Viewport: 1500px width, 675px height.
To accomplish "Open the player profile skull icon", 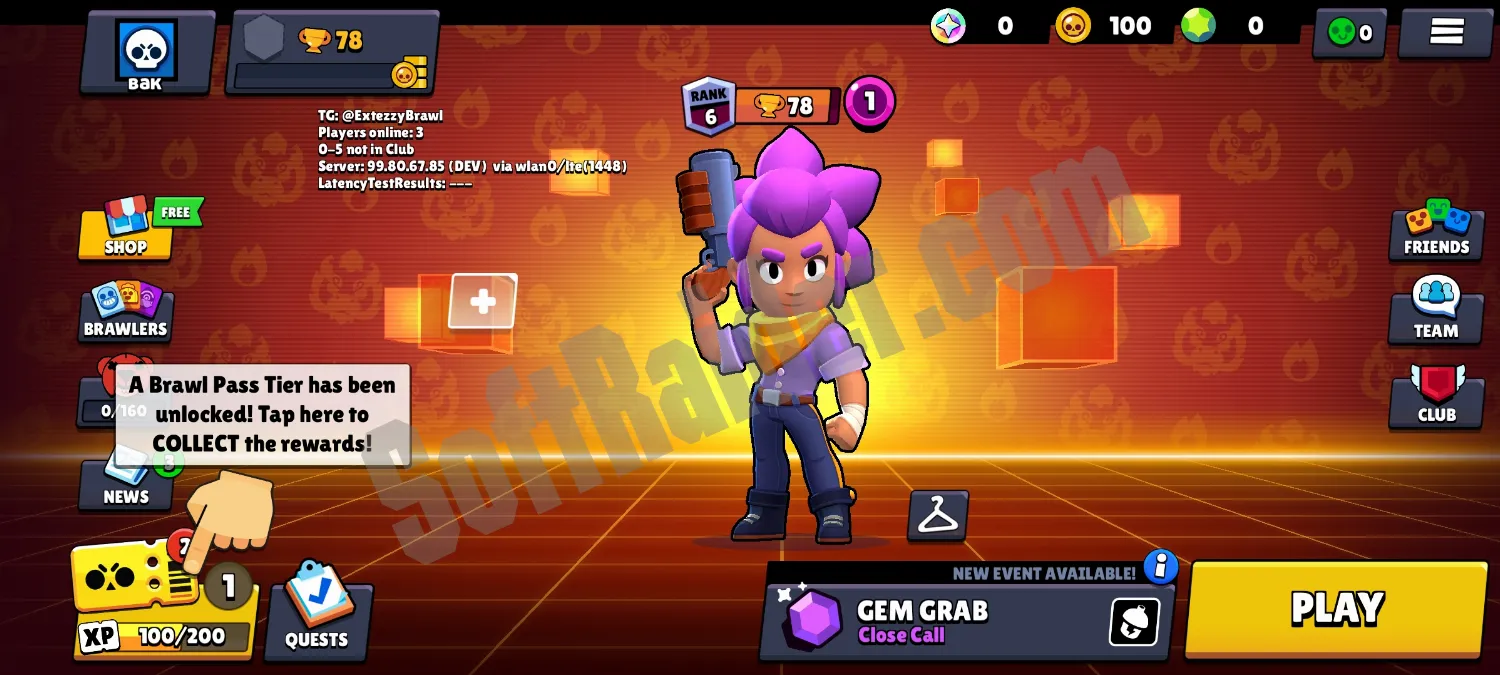I will 146,52.
